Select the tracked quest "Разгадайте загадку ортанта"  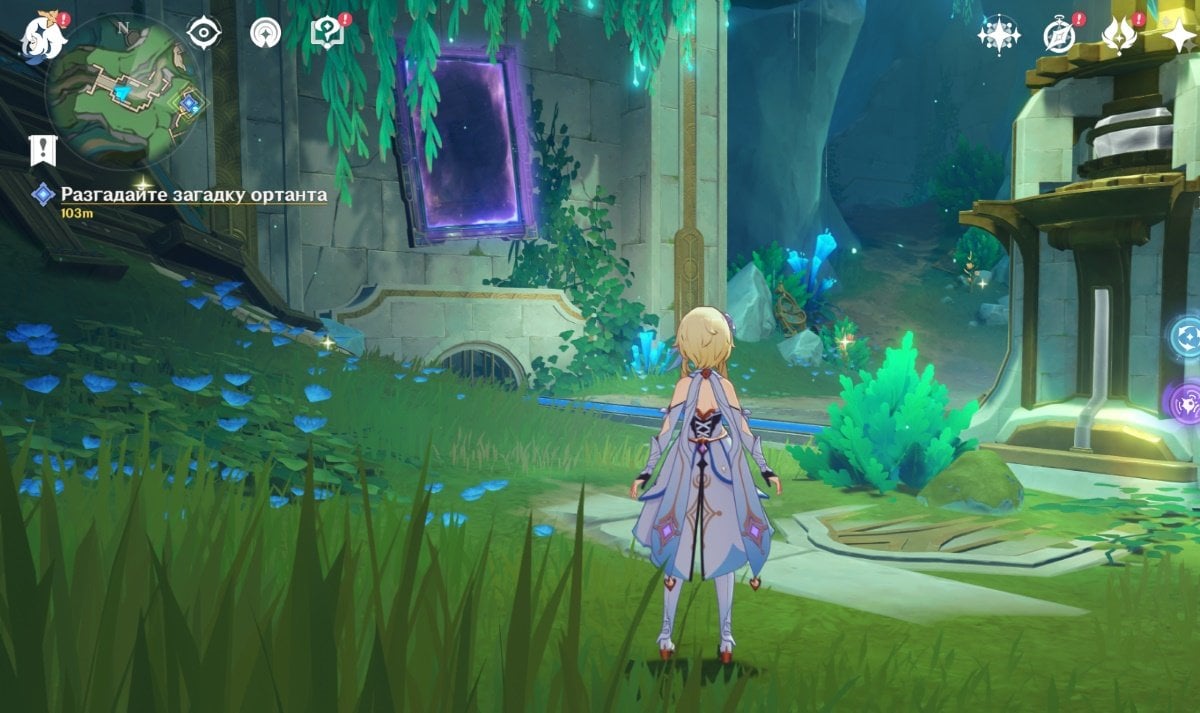pos(193,194)
